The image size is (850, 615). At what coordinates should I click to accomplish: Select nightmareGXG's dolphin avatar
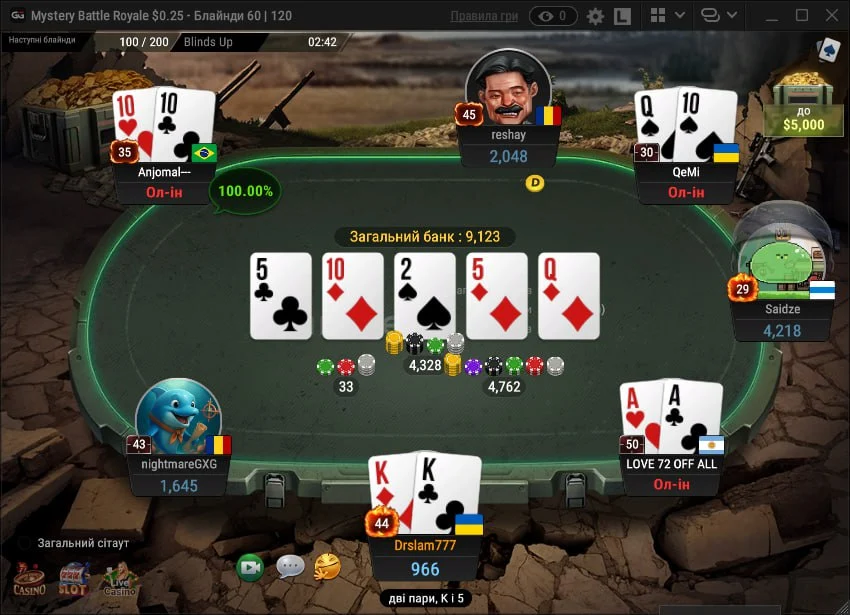[x=178, y=417]
